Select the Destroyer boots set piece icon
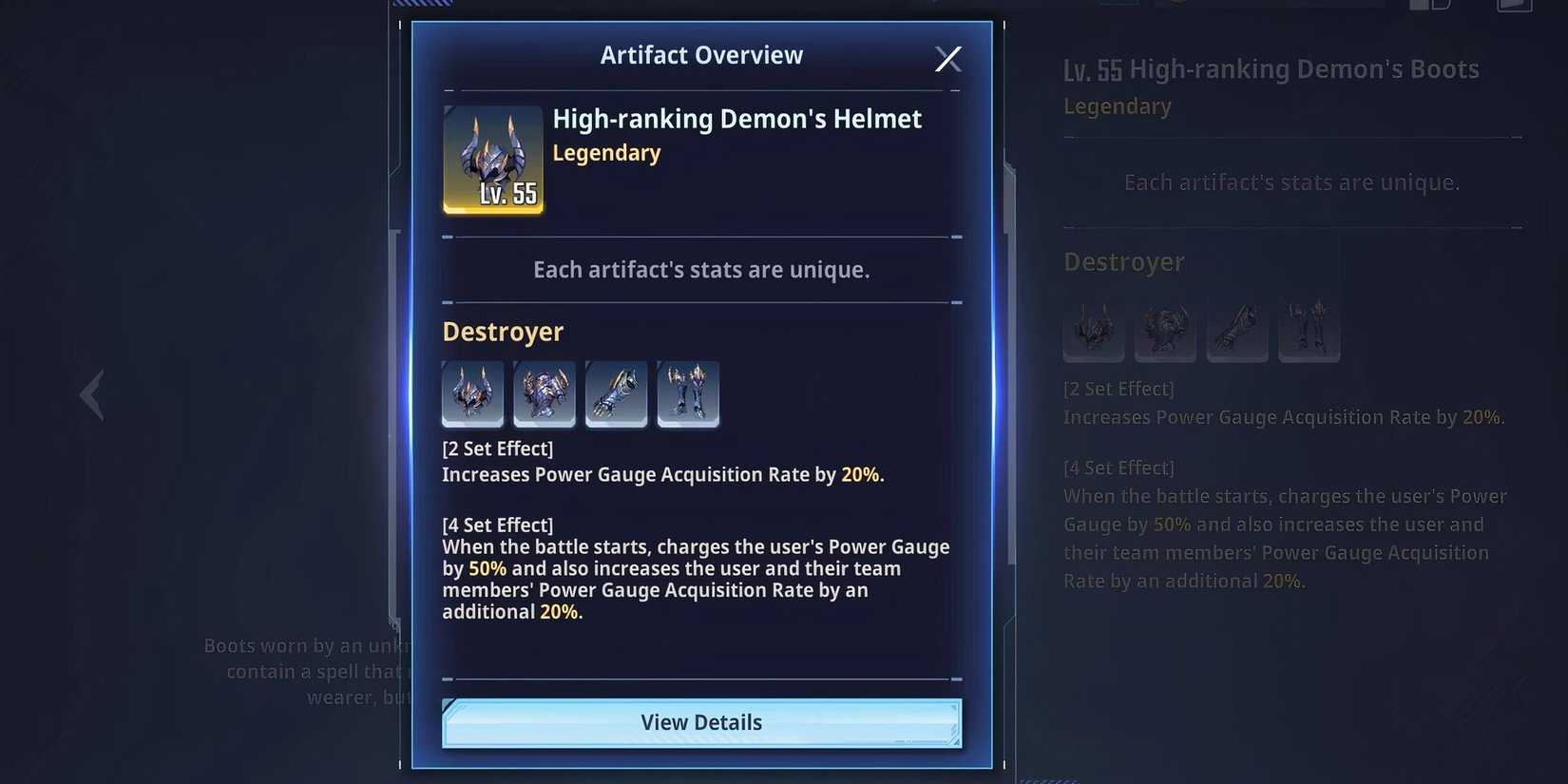The height and width of the screenshot is (784, 1568). tap(688, 393)
